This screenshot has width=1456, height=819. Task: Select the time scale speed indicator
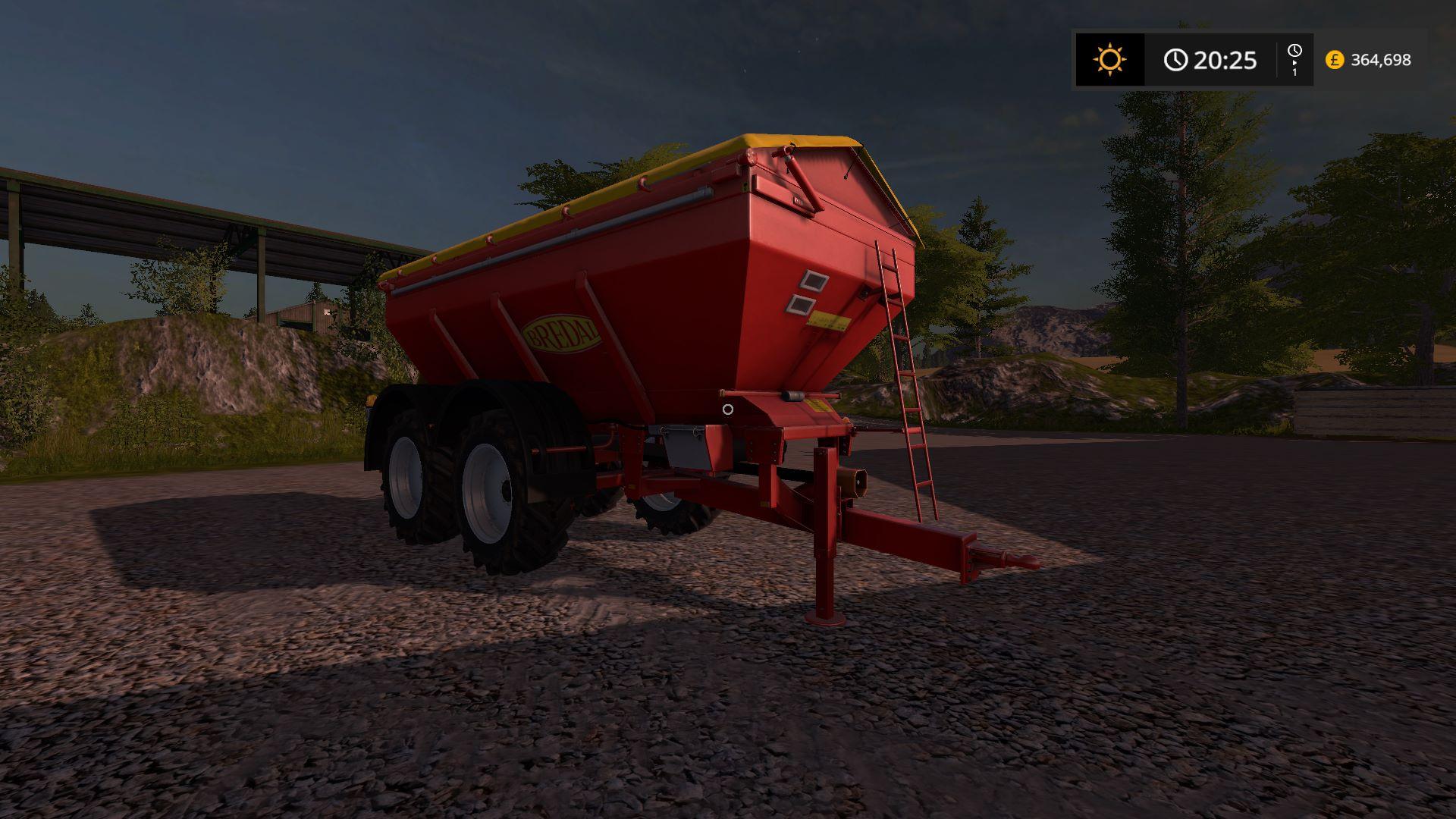pos(1294,59)
